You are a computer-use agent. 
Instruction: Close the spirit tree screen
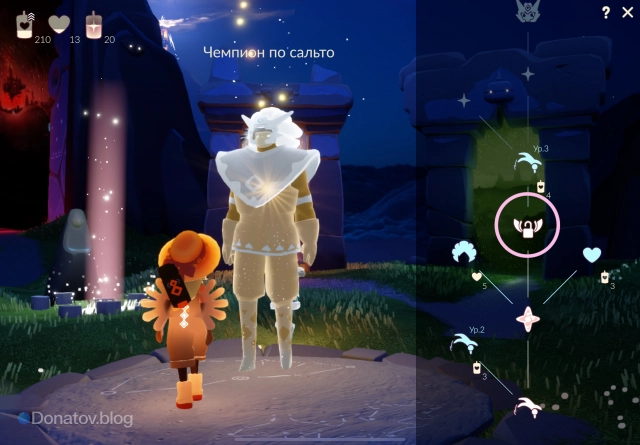[628, 12]
